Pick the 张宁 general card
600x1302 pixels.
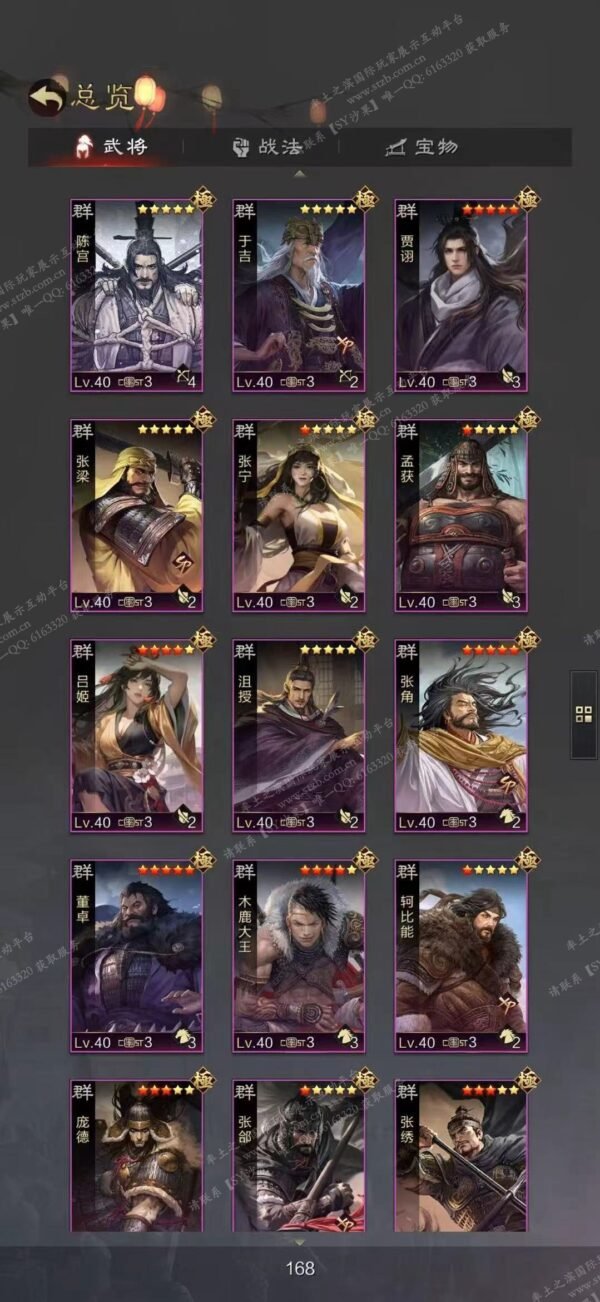(x=298, y=515)
